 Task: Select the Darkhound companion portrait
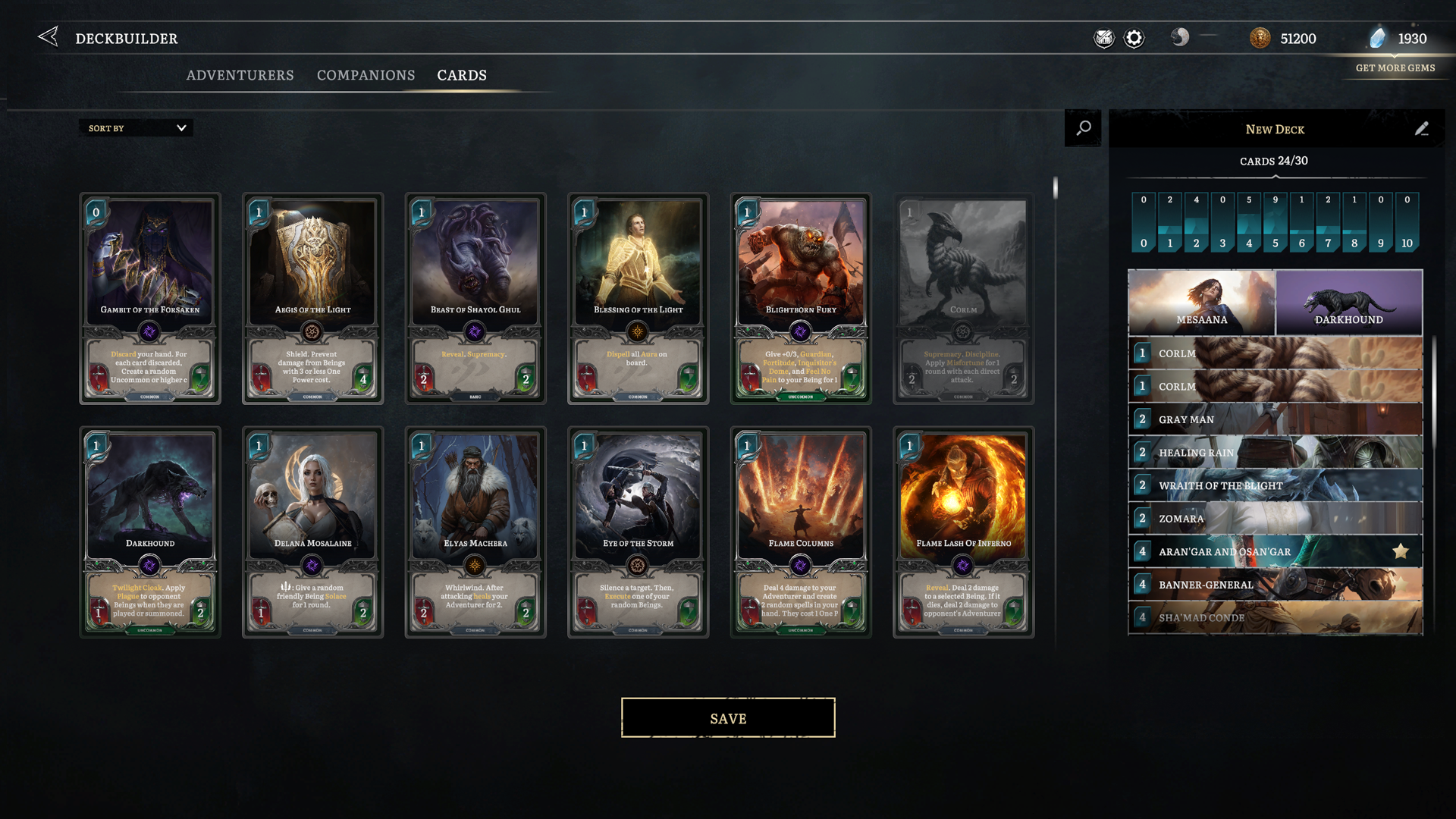click(x=1348, y=303)
